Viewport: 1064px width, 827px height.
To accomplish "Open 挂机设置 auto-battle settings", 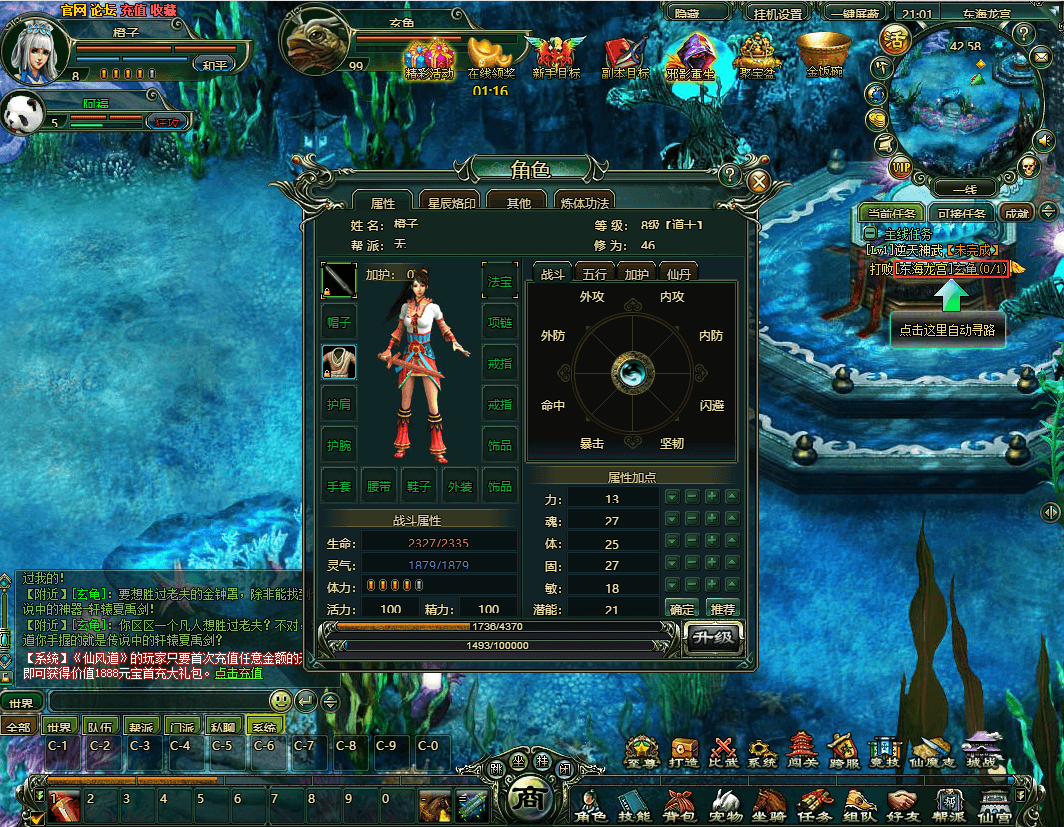I will (x=777, y=14).
